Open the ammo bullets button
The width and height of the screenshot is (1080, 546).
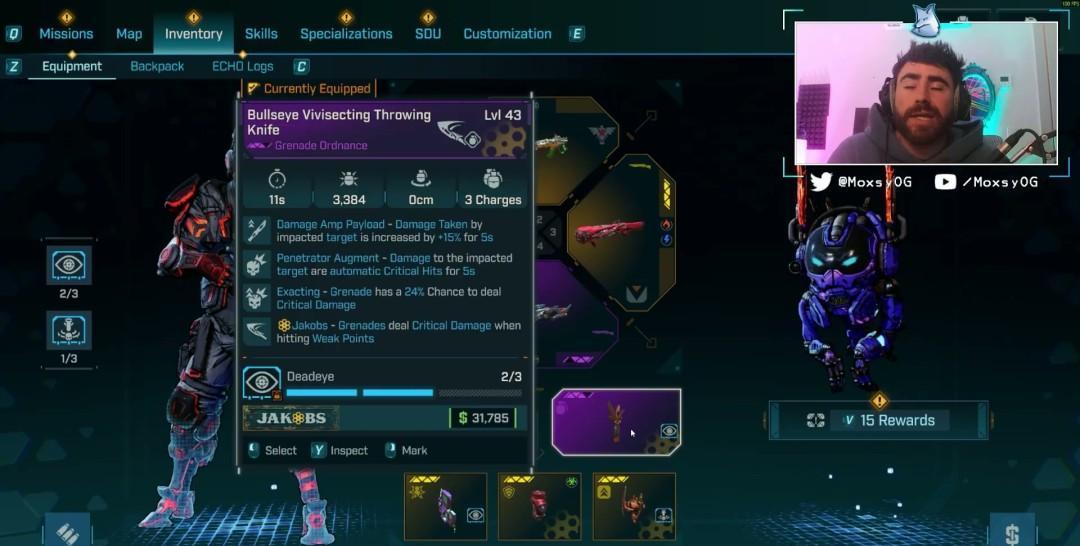point(67,532)
